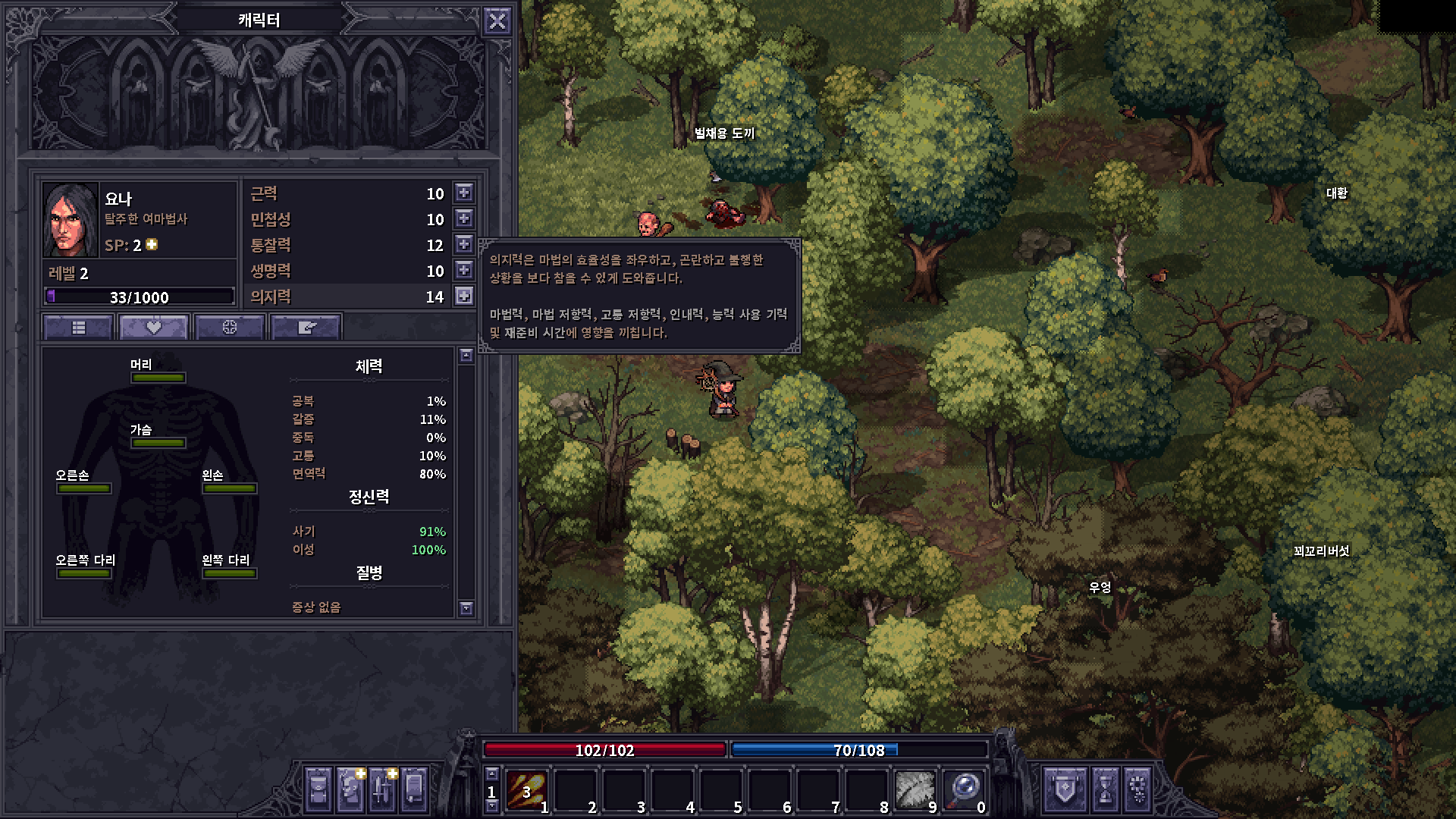Viewport: 1456px width, 819px height.
Task: Switch to the list-icon stats tab
Action: click(79, 327)
